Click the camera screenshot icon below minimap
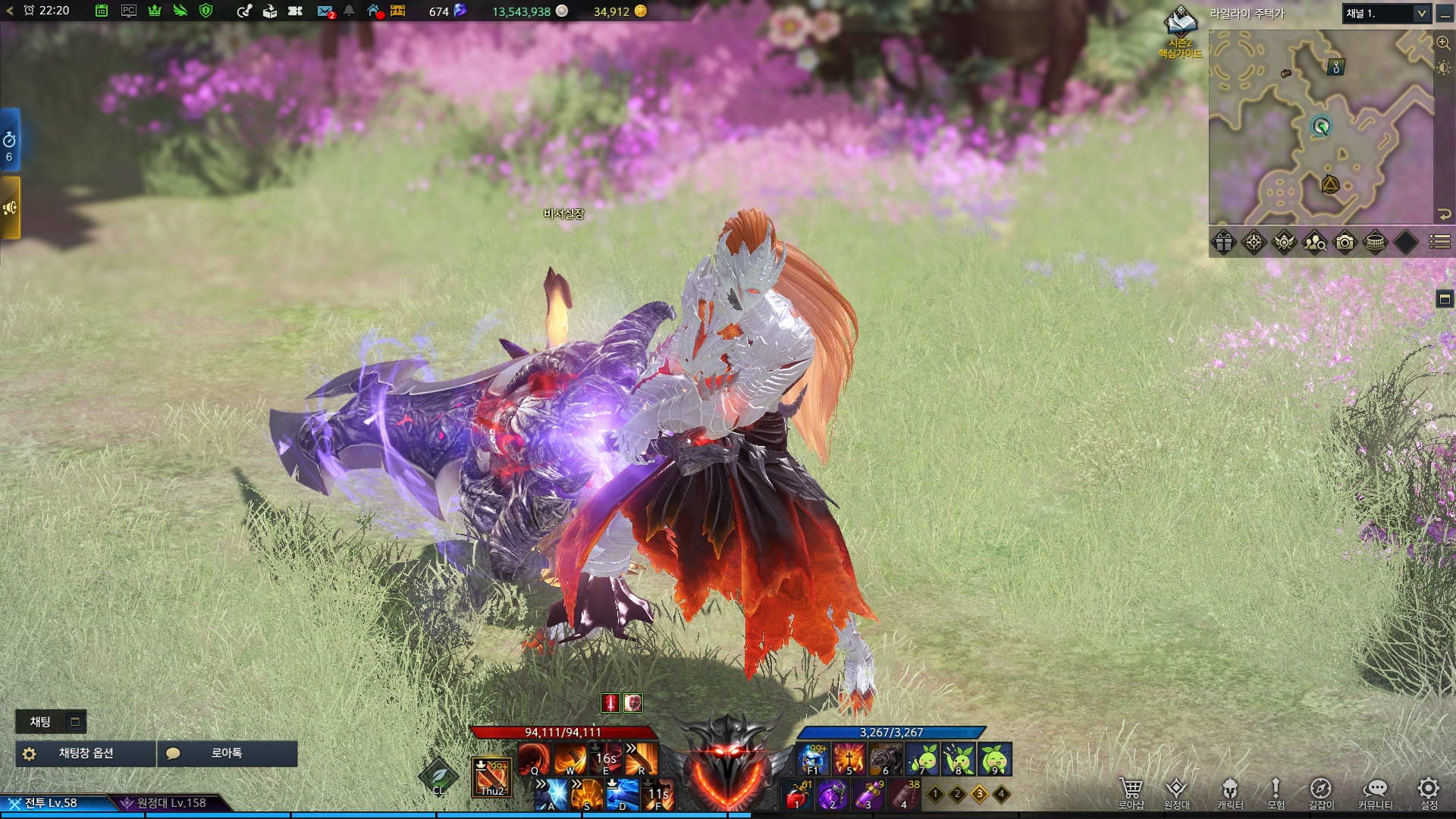 click(1345, 243)
